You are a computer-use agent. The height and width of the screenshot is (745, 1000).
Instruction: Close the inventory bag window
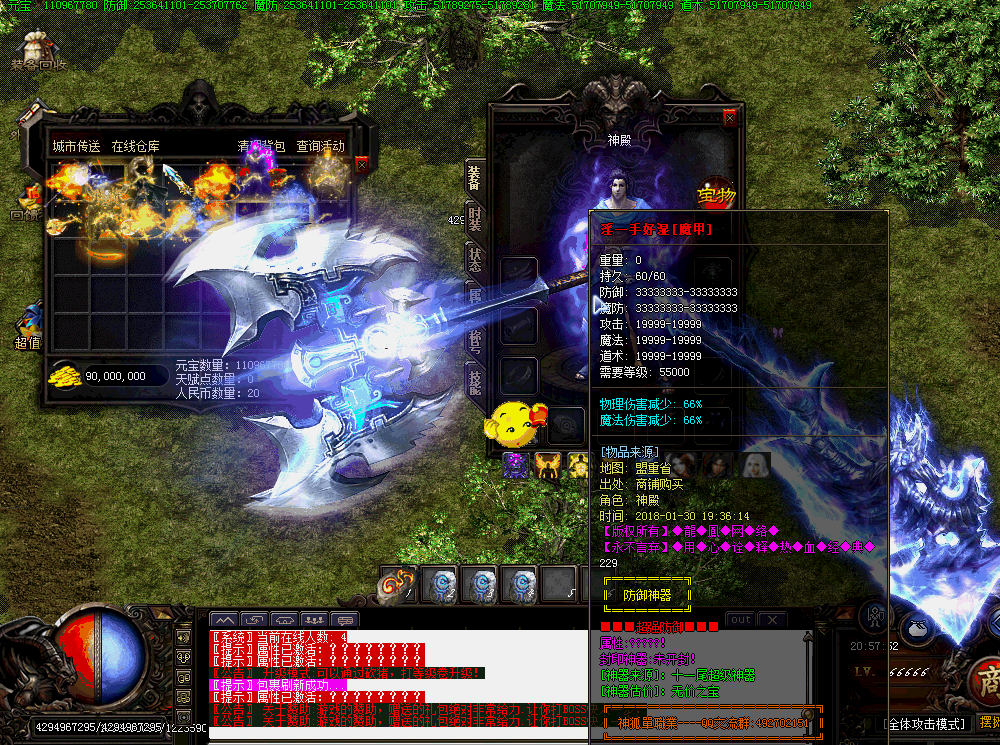pyautogui.click(x=361, y=164)
